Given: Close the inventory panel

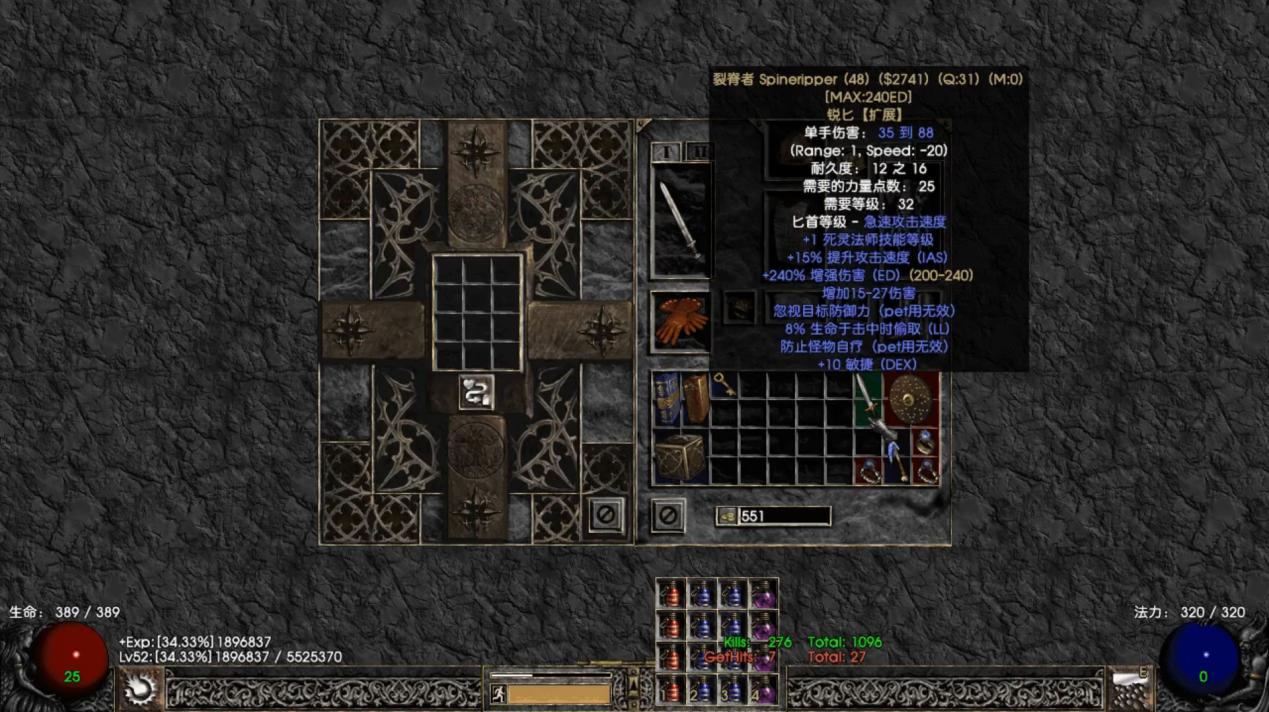Looking at the screenshot, I should 668,516.
